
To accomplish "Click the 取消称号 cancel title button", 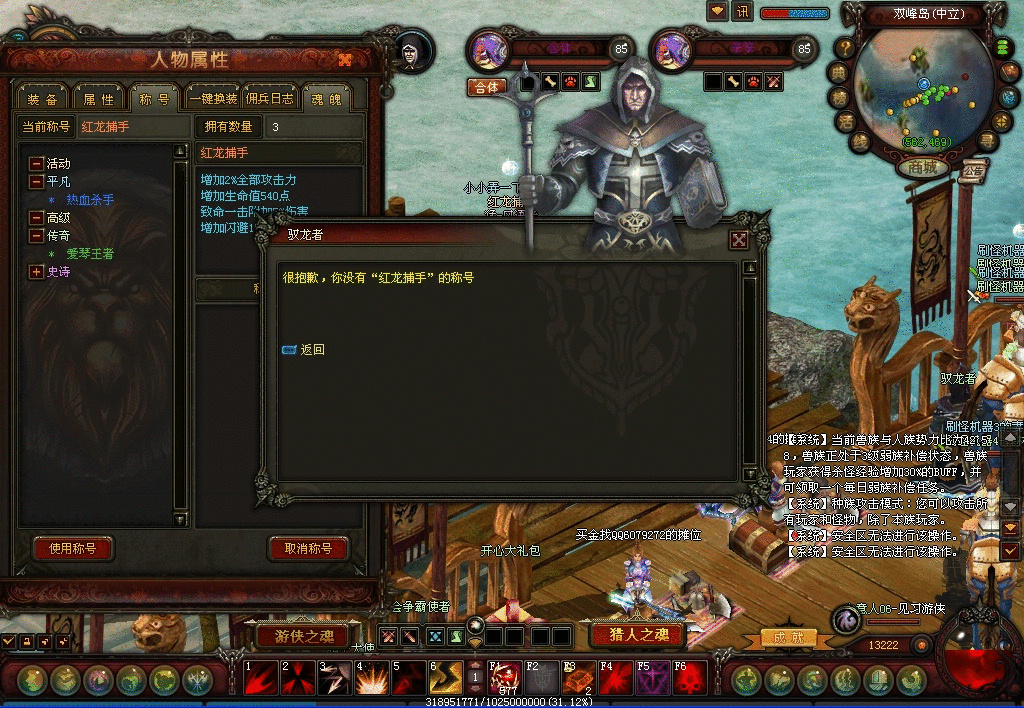I will (x=308, y=549).
